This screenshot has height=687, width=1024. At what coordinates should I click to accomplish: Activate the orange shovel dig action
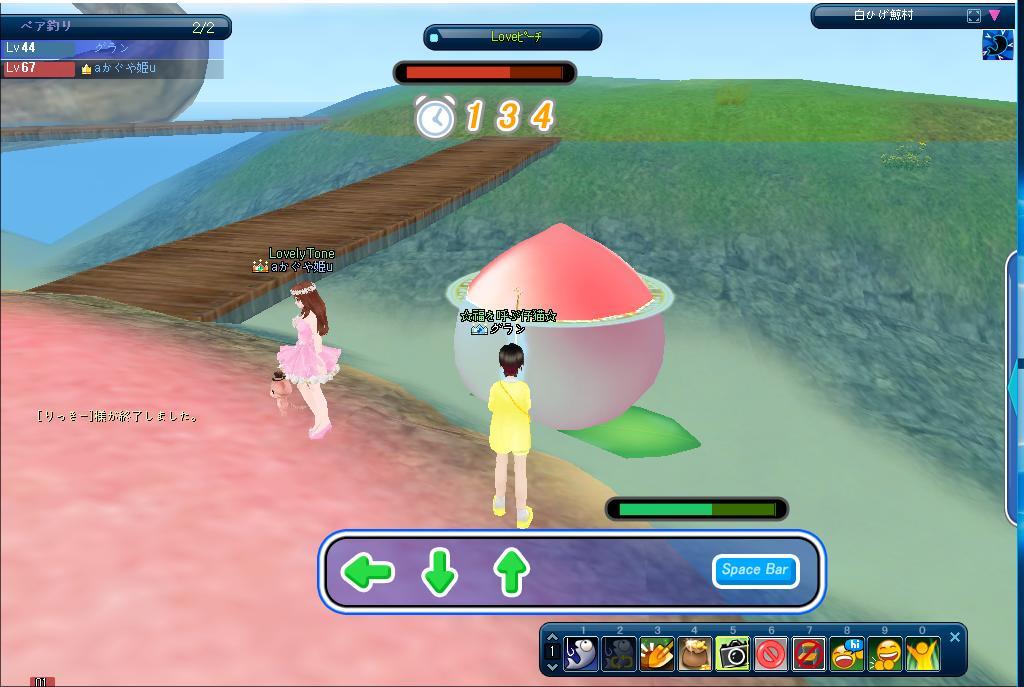pos(657,654)
